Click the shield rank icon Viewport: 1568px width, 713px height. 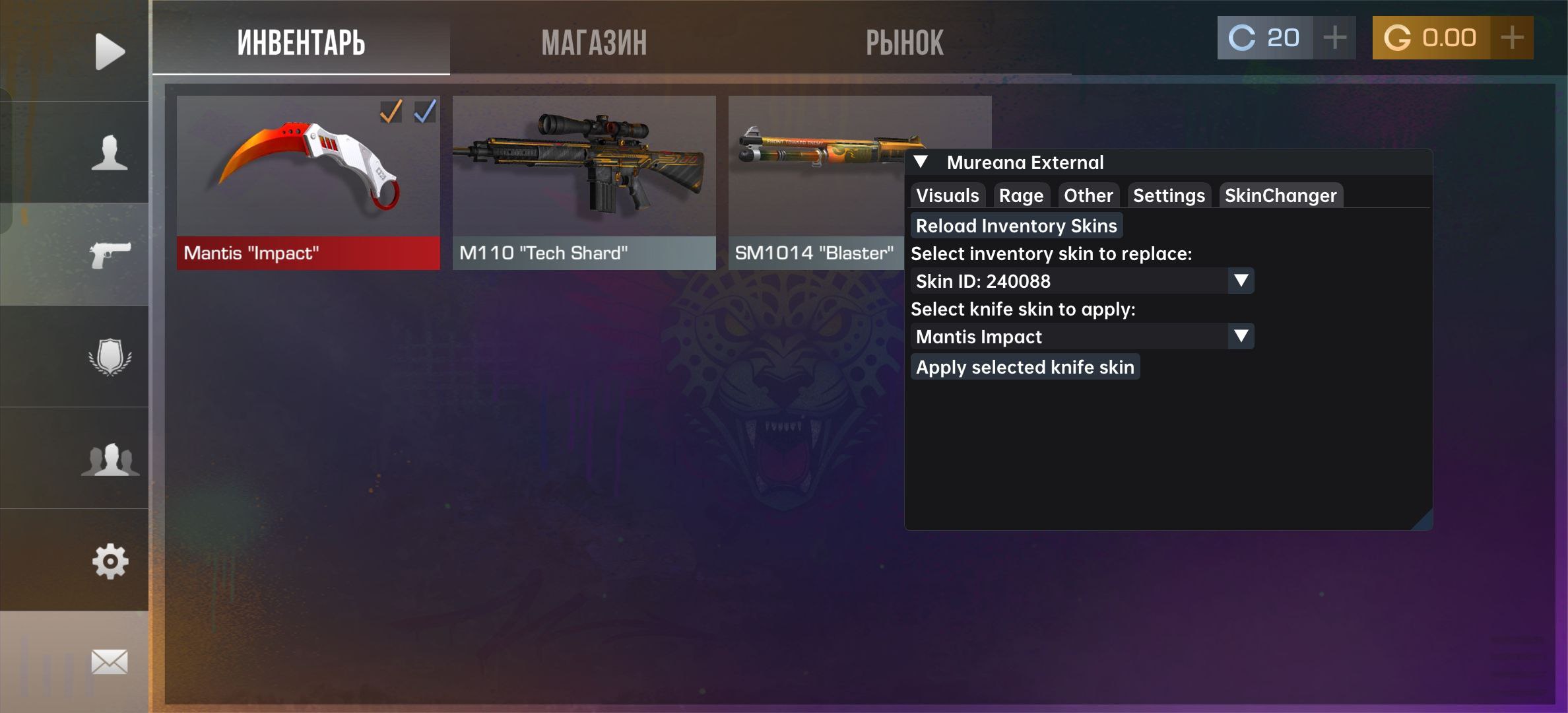(110, 356)
